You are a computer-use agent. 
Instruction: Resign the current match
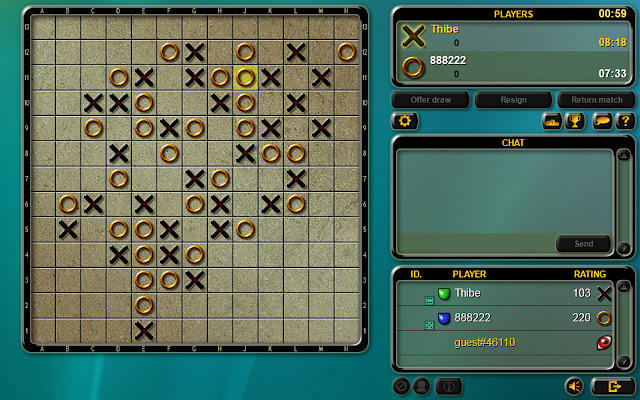(x=513, y=100)
